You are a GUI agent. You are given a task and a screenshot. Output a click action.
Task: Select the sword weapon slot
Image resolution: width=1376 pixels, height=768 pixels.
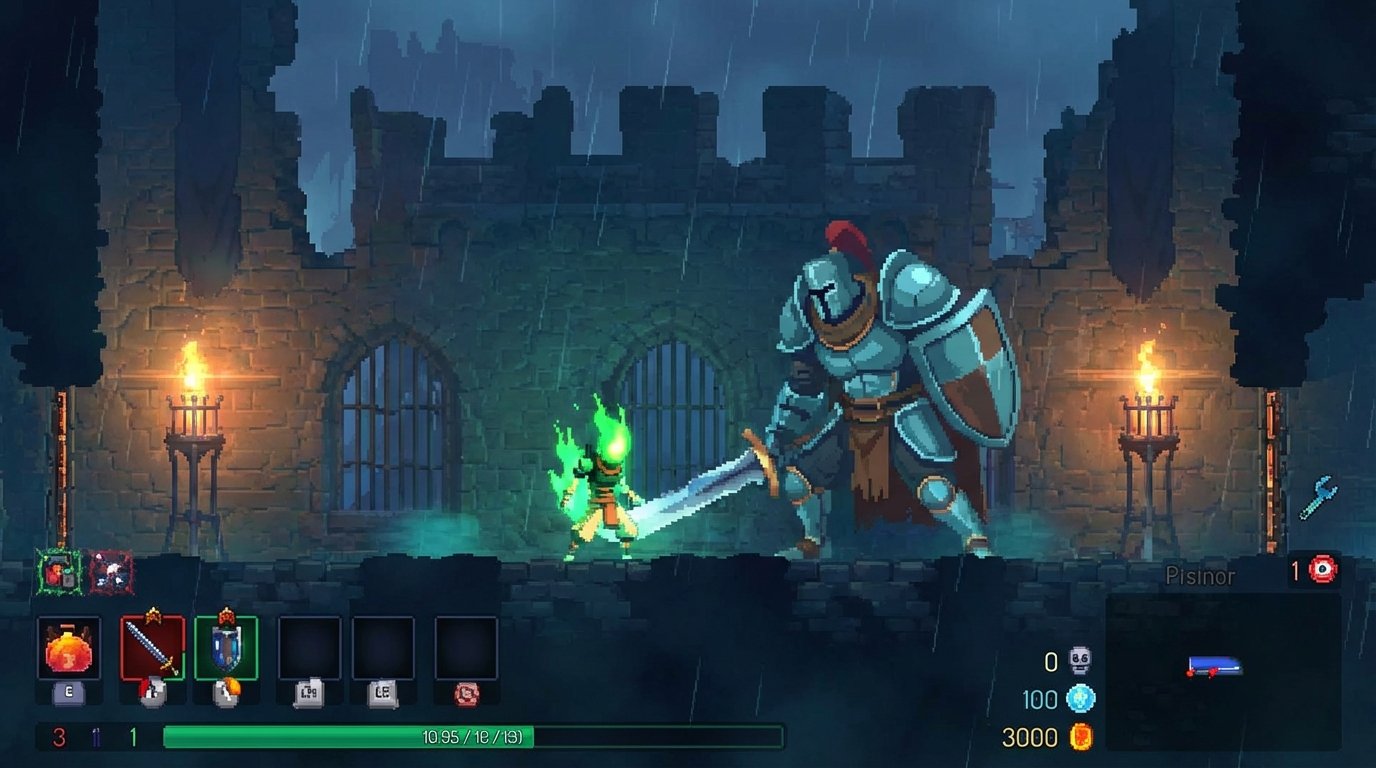(153, 648)
